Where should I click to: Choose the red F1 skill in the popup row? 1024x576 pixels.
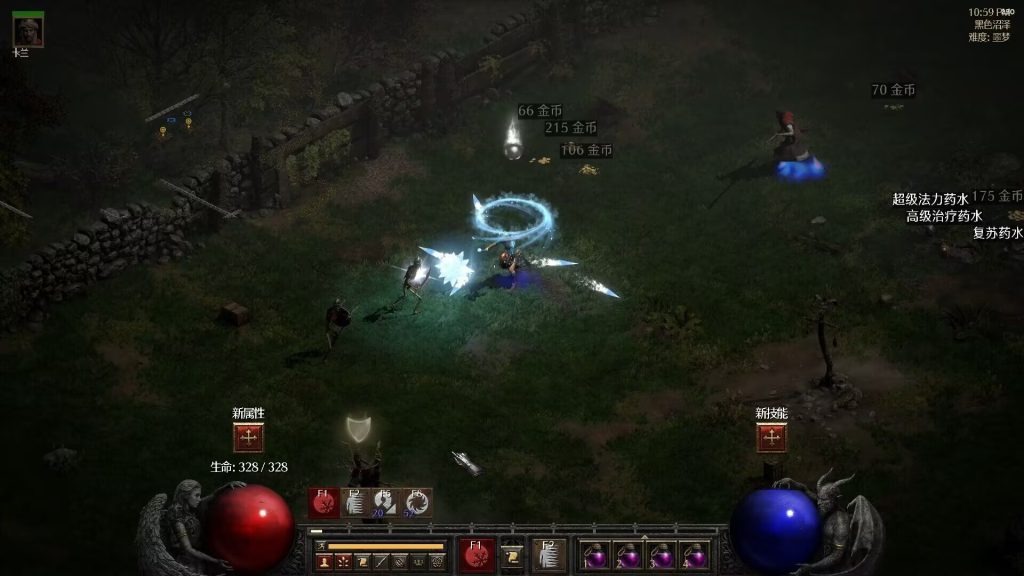pos(324,503)
